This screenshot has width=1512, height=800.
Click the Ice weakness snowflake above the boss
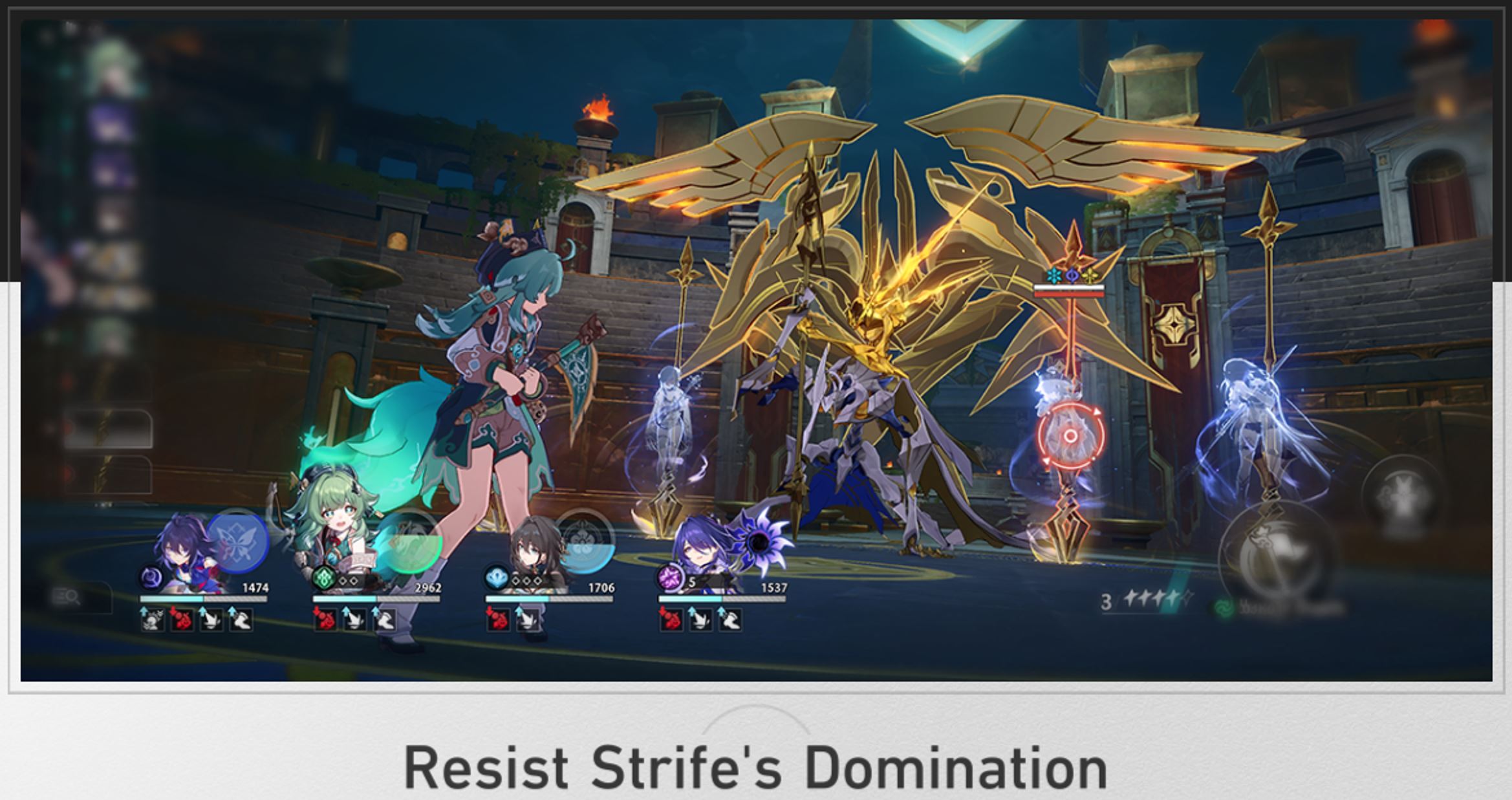point(1054,277)
